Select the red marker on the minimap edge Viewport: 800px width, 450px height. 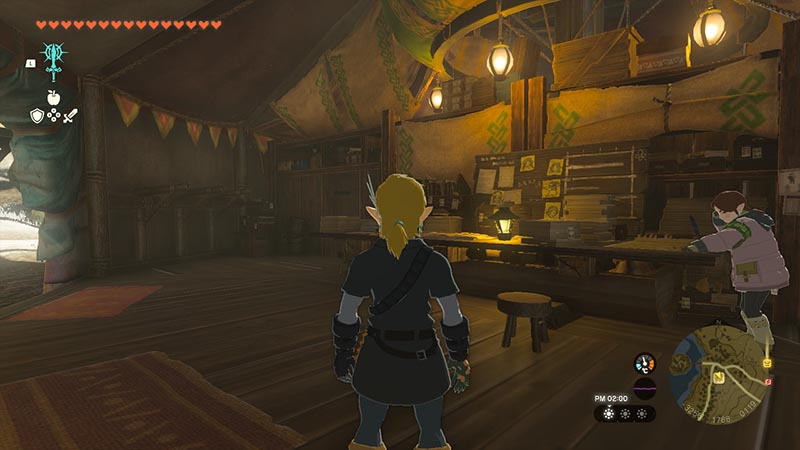click(x=767, y=381)
